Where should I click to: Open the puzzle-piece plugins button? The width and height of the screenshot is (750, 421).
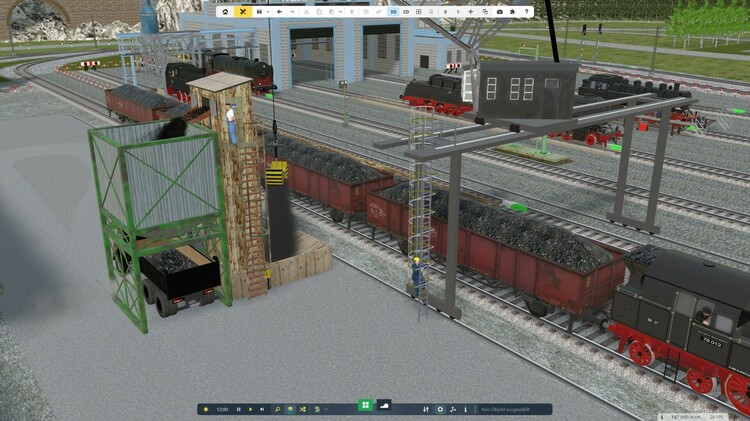click(x=513, y=11)
